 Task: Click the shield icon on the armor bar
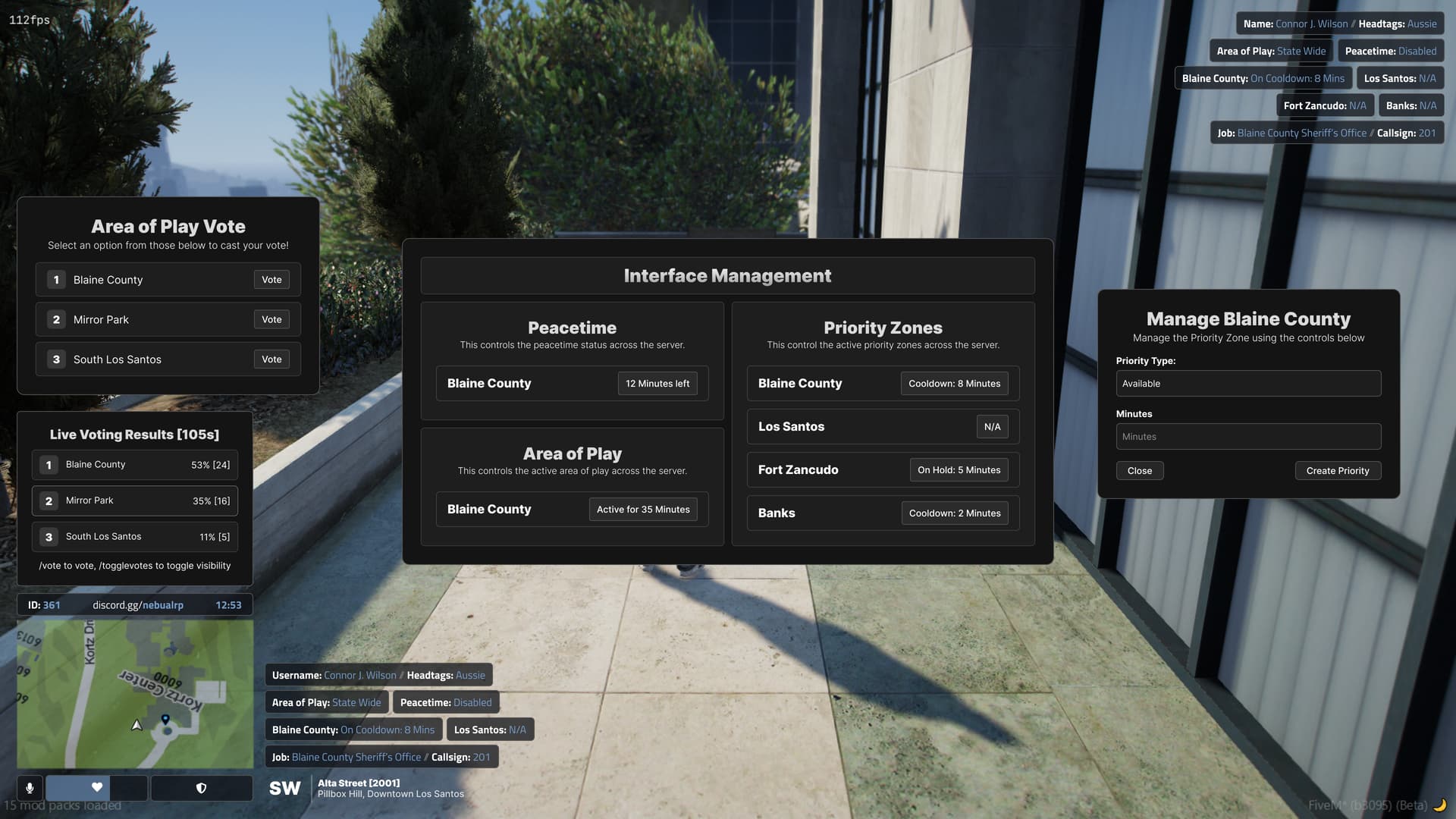tap(201, 788)
